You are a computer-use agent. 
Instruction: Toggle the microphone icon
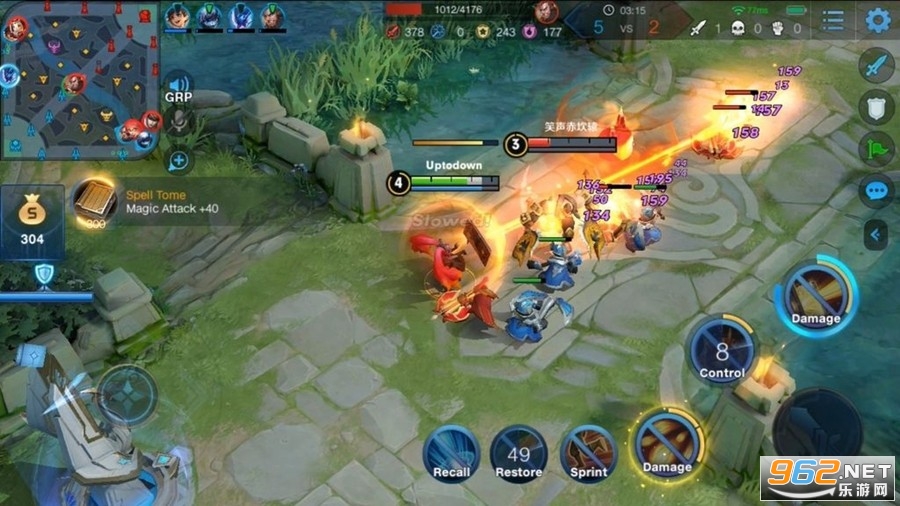[179, 122]
